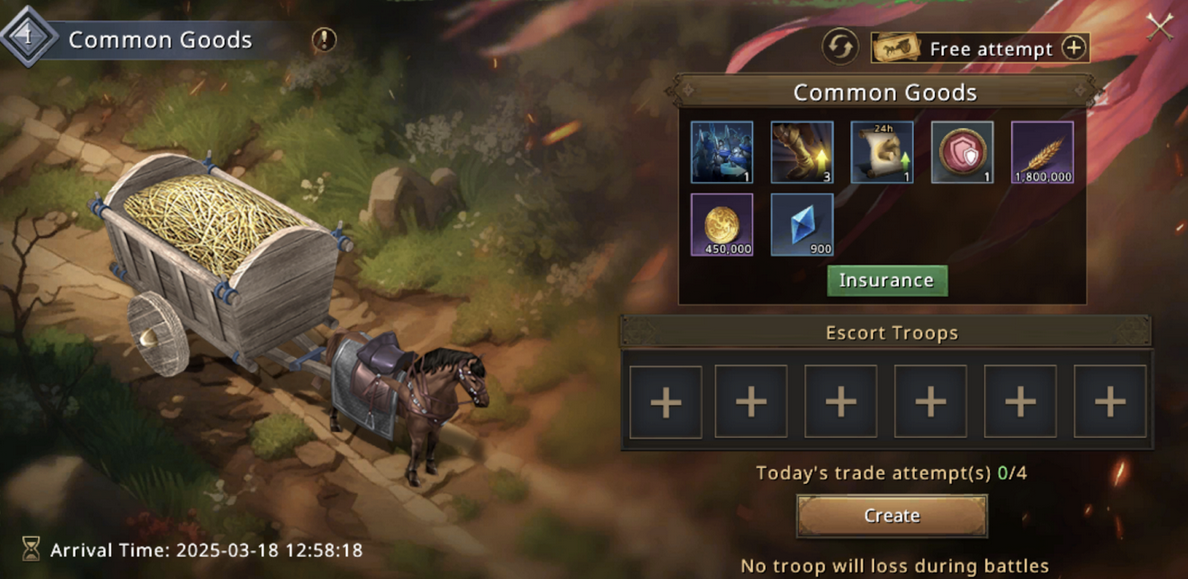The width and height of the screenshot is (1188, 579).
Task: Open the Insurance option
Action: 886,280
